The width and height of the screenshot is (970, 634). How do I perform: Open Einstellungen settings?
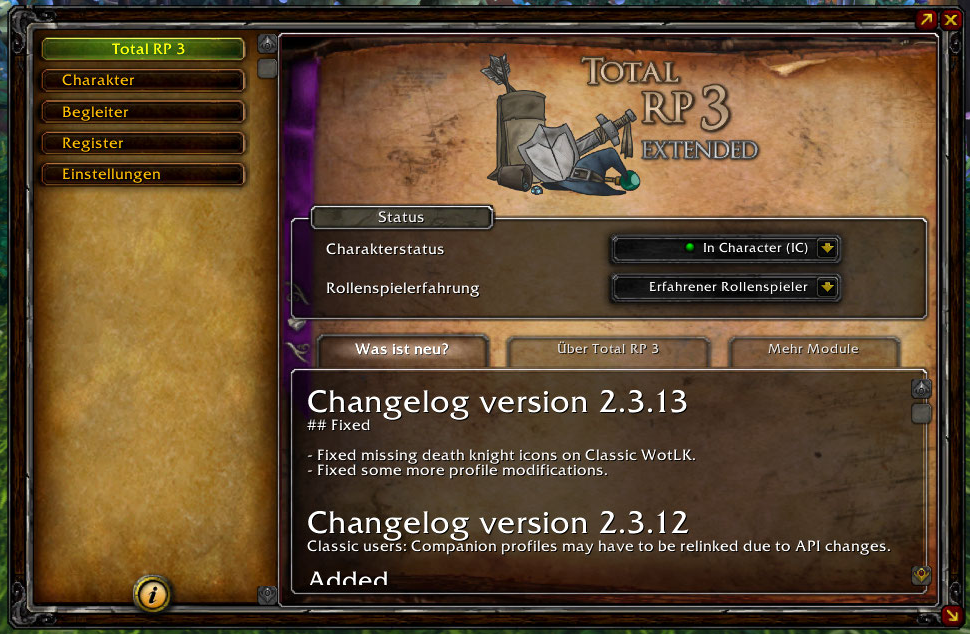tap(143, 174)
